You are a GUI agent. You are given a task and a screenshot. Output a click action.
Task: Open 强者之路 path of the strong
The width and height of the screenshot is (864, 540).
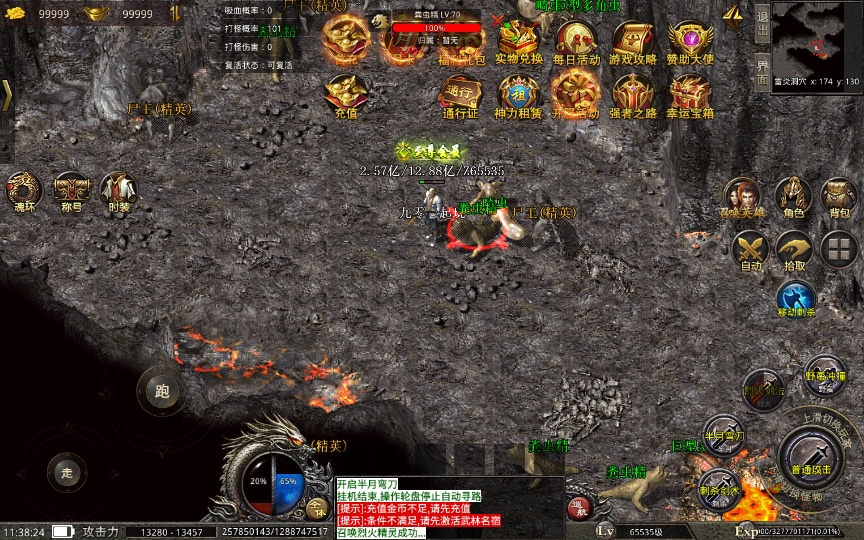click(633, 93)
